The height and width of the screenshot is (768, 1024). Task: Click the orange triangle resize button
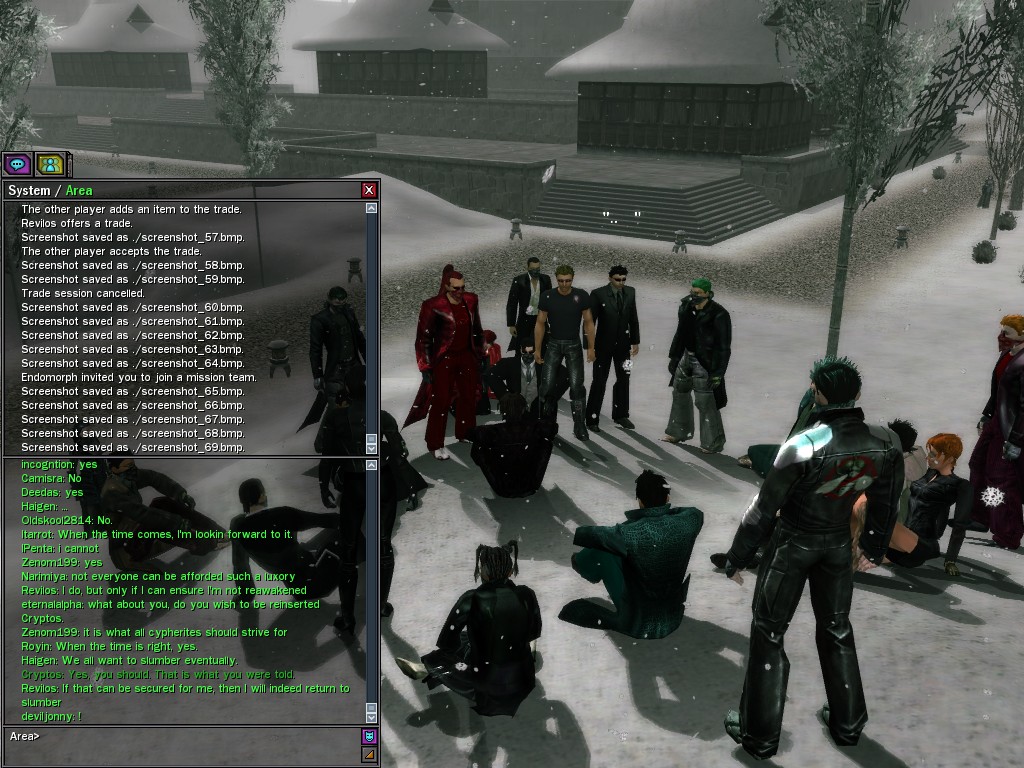369,755
